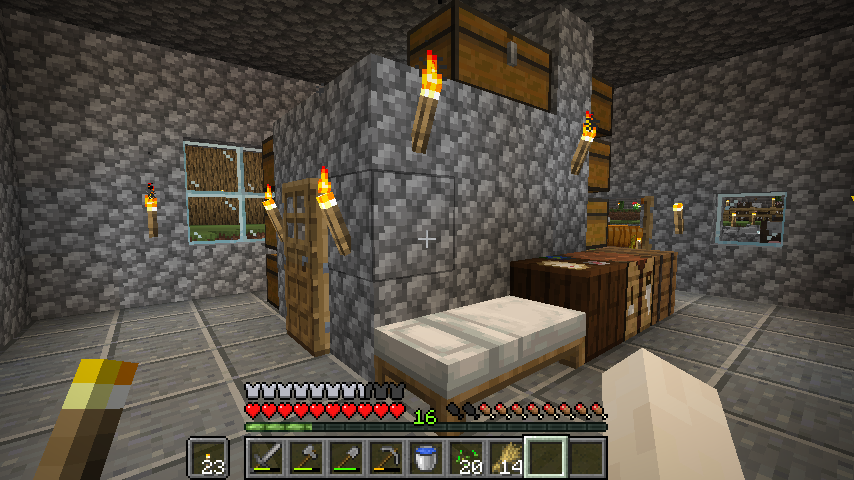Image resolution: width=854 pixels, height=480 pixels.
Task: Choose the stone shovel in the hotbar
Action: click(346, 458)
